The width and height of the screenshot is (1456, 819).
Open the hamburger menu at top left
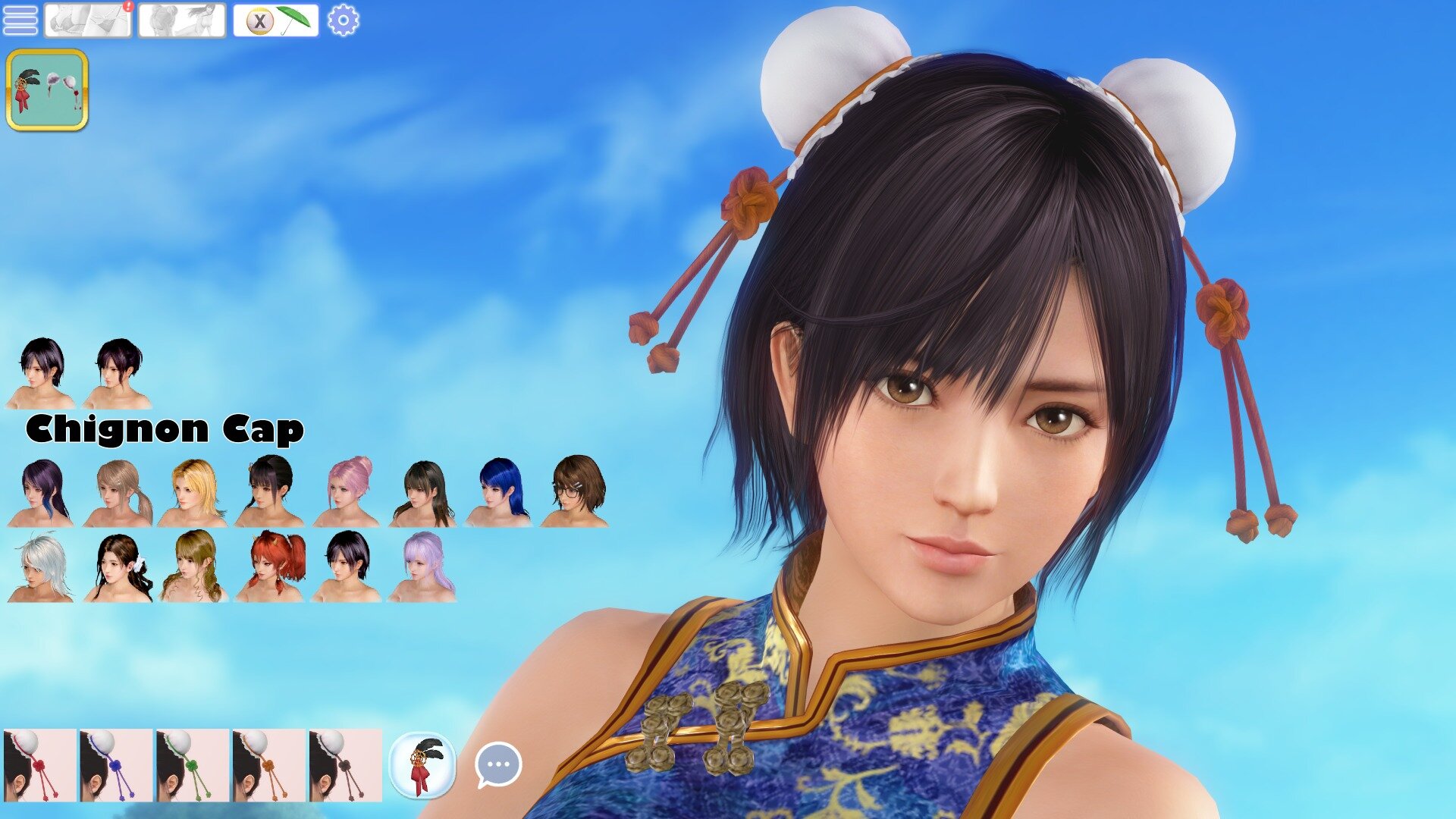pos(21,20)
